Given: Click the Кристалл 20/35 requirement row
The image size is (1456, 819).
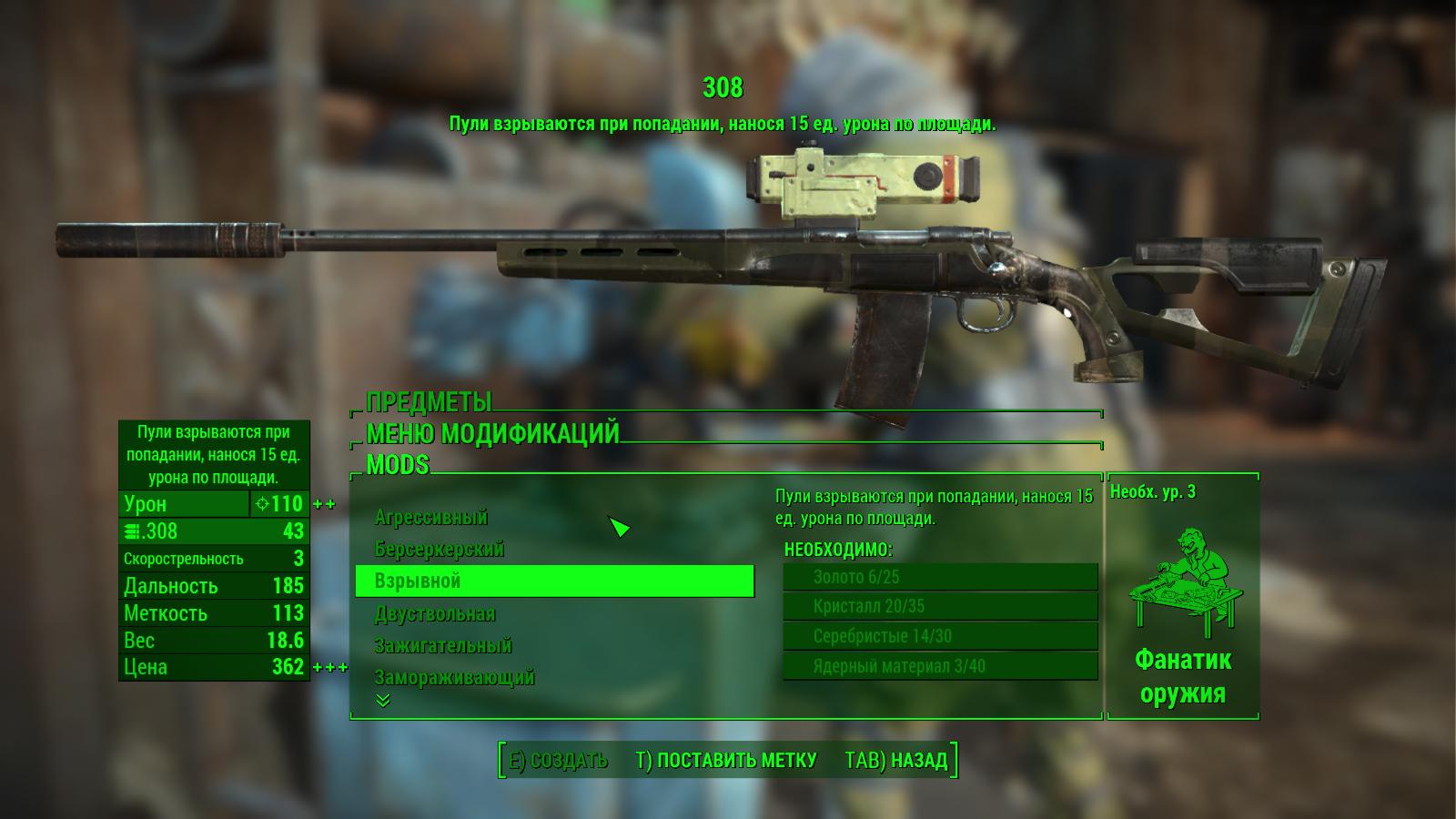Looking at the screenshot, I should 940,607.
